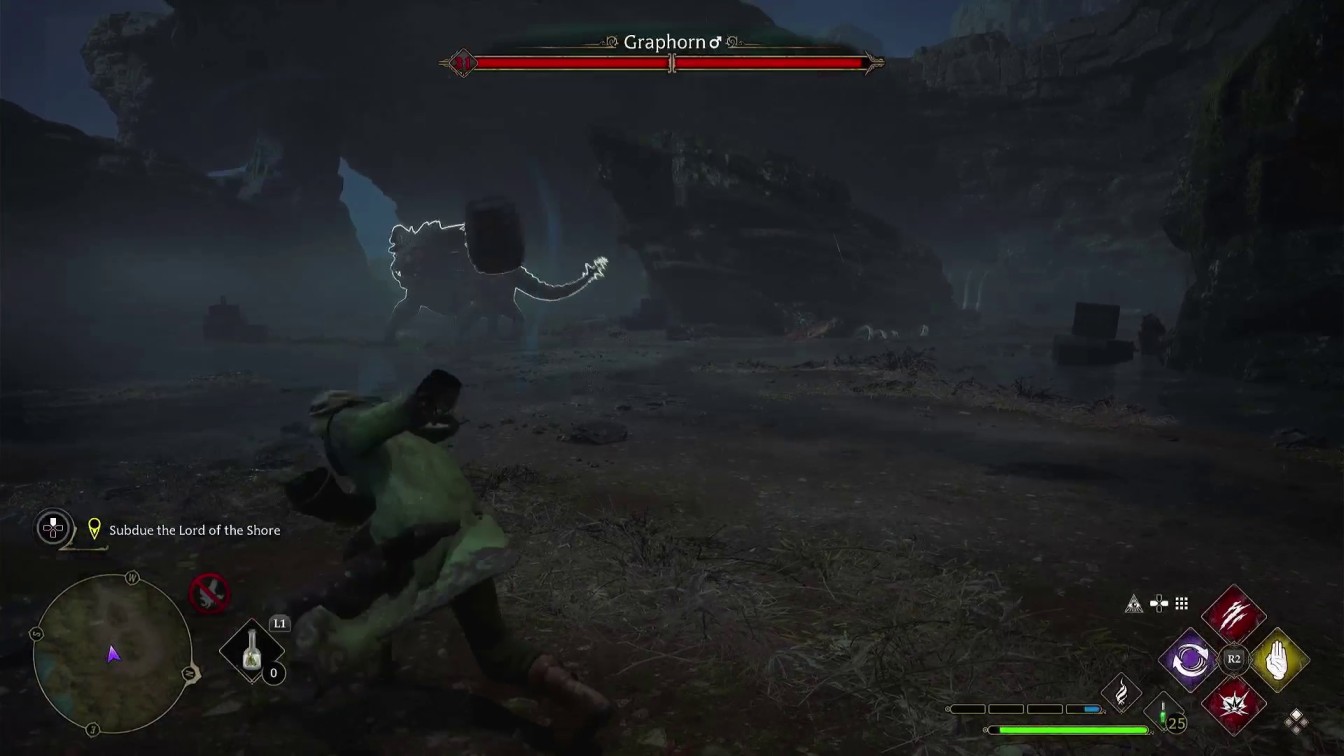Click the Wiggenweld potion bottle icon
1344x756 pixels.
[x=1162, y=712]
